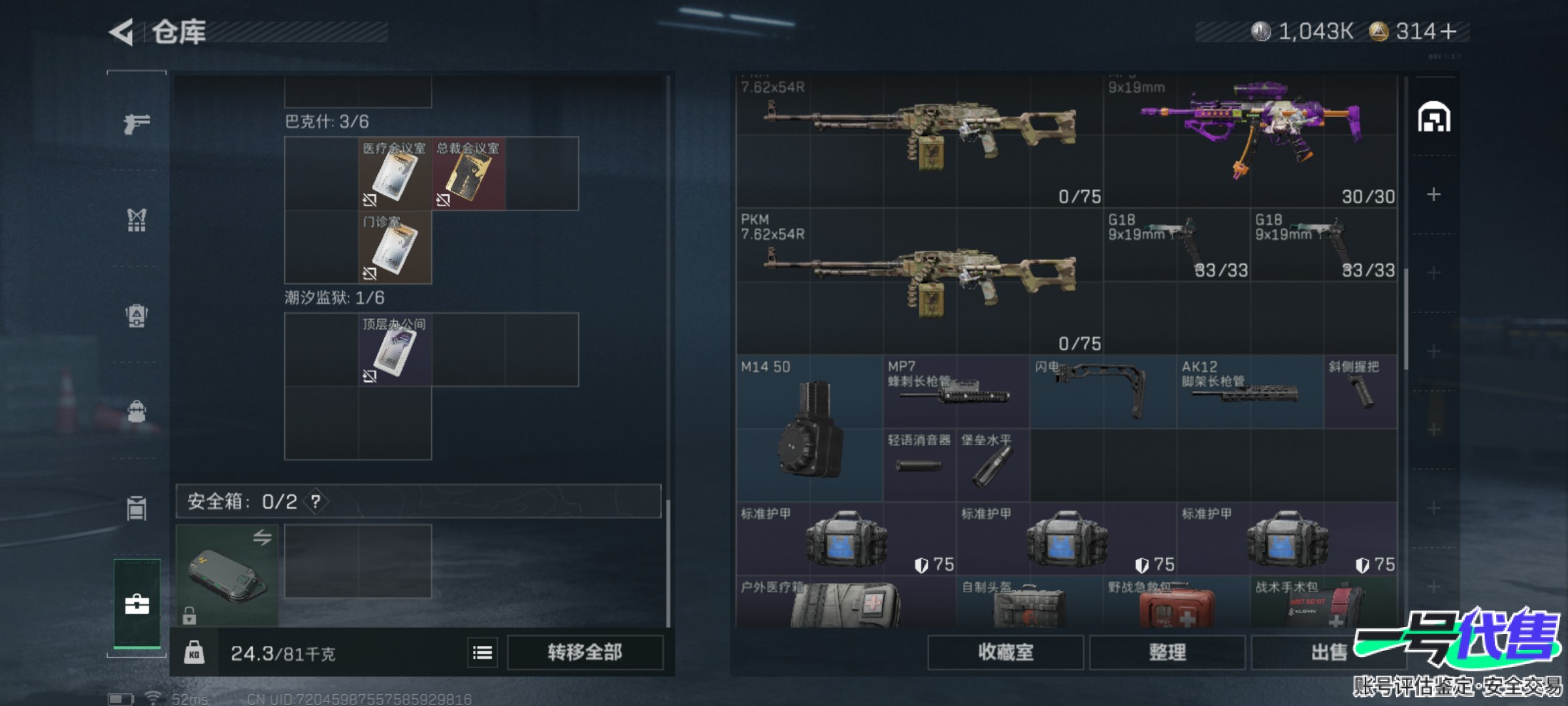Select the 总裁会议室 keycard
Screen dimensions: 1568x706
[x=468, y=174]
